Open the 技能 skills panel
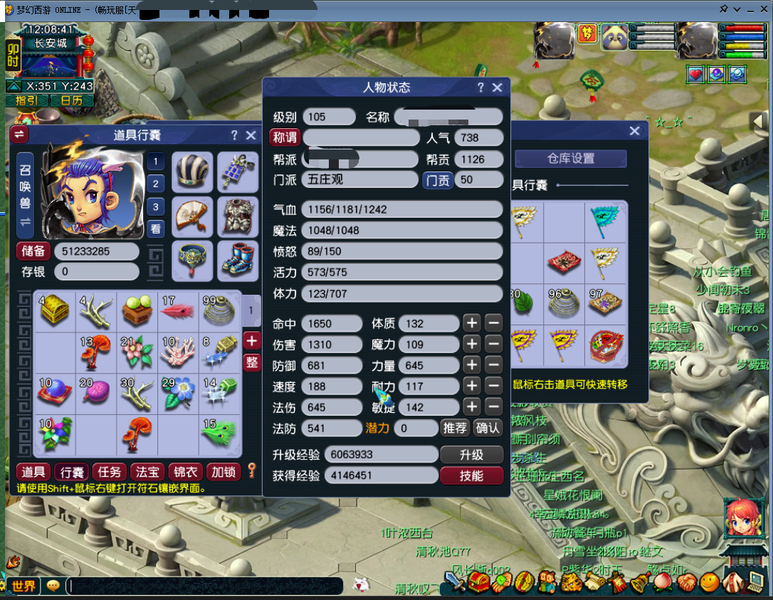Viewport: 773px width, 600px height. click(x=471, y=476)
